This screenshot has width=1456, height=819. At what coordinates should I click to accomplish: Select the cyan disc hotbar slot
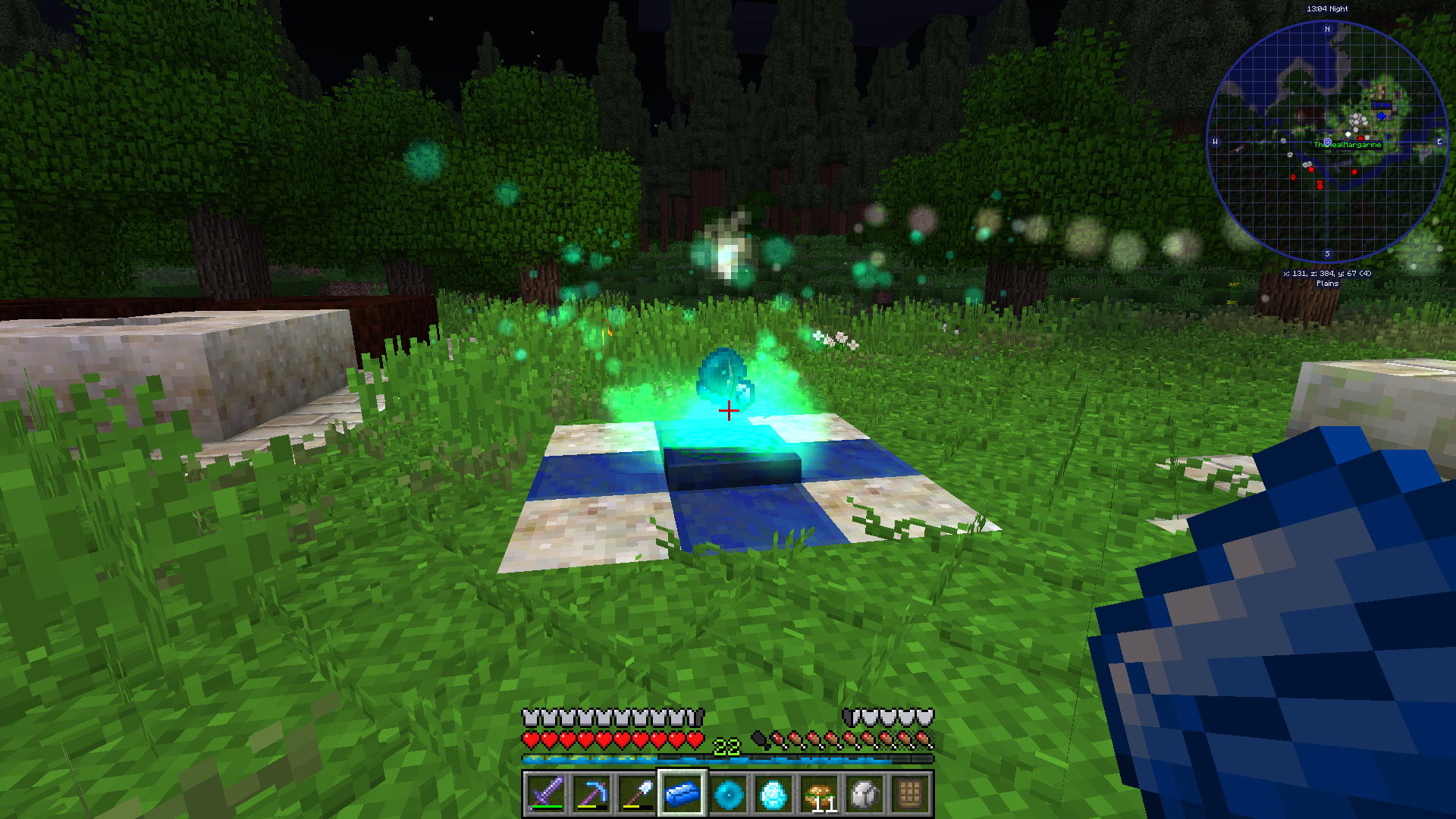(x=728, y=794)
